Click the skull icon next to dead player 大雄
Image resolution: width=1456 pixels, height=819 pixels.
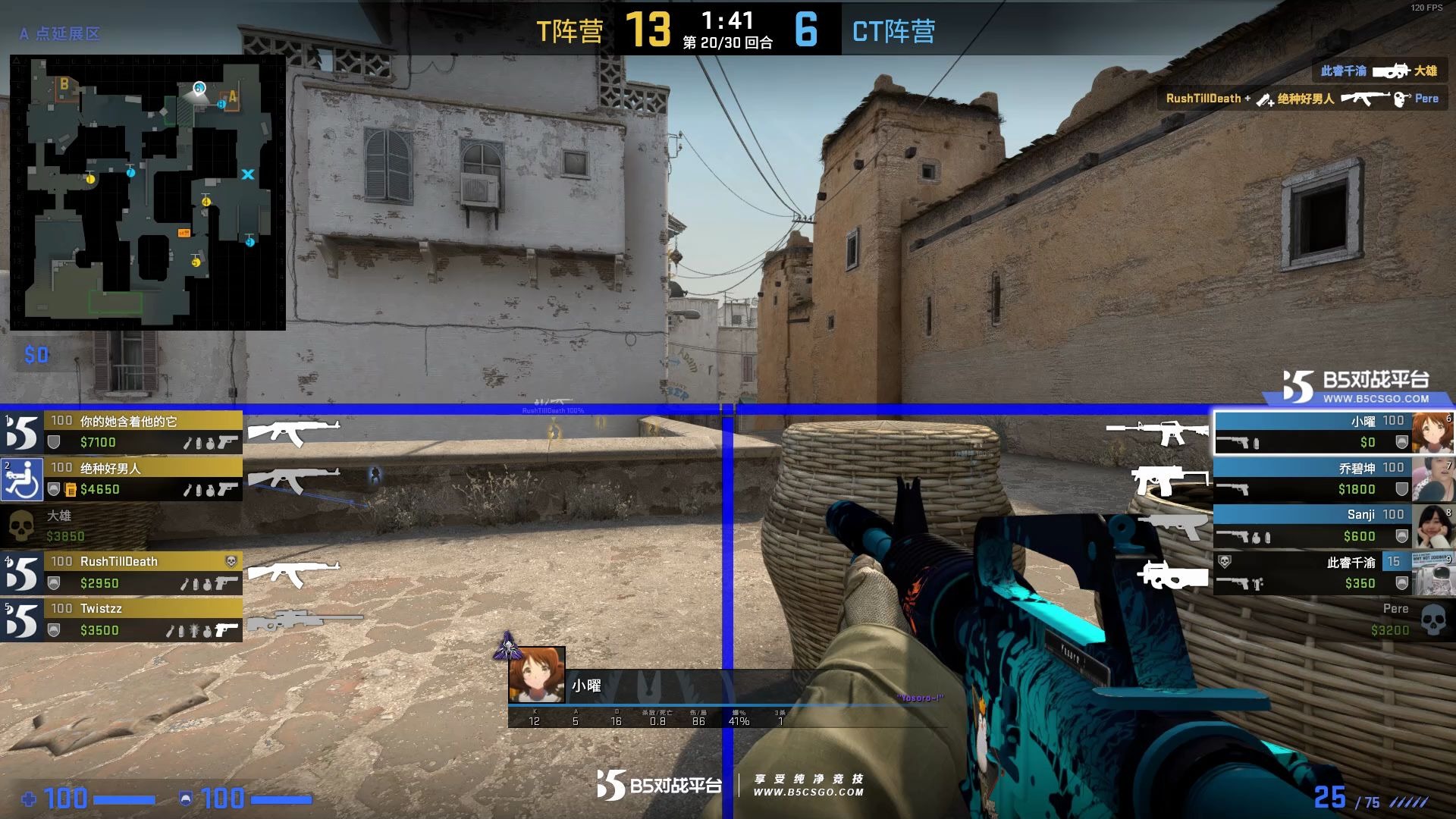tap(20, 525)
